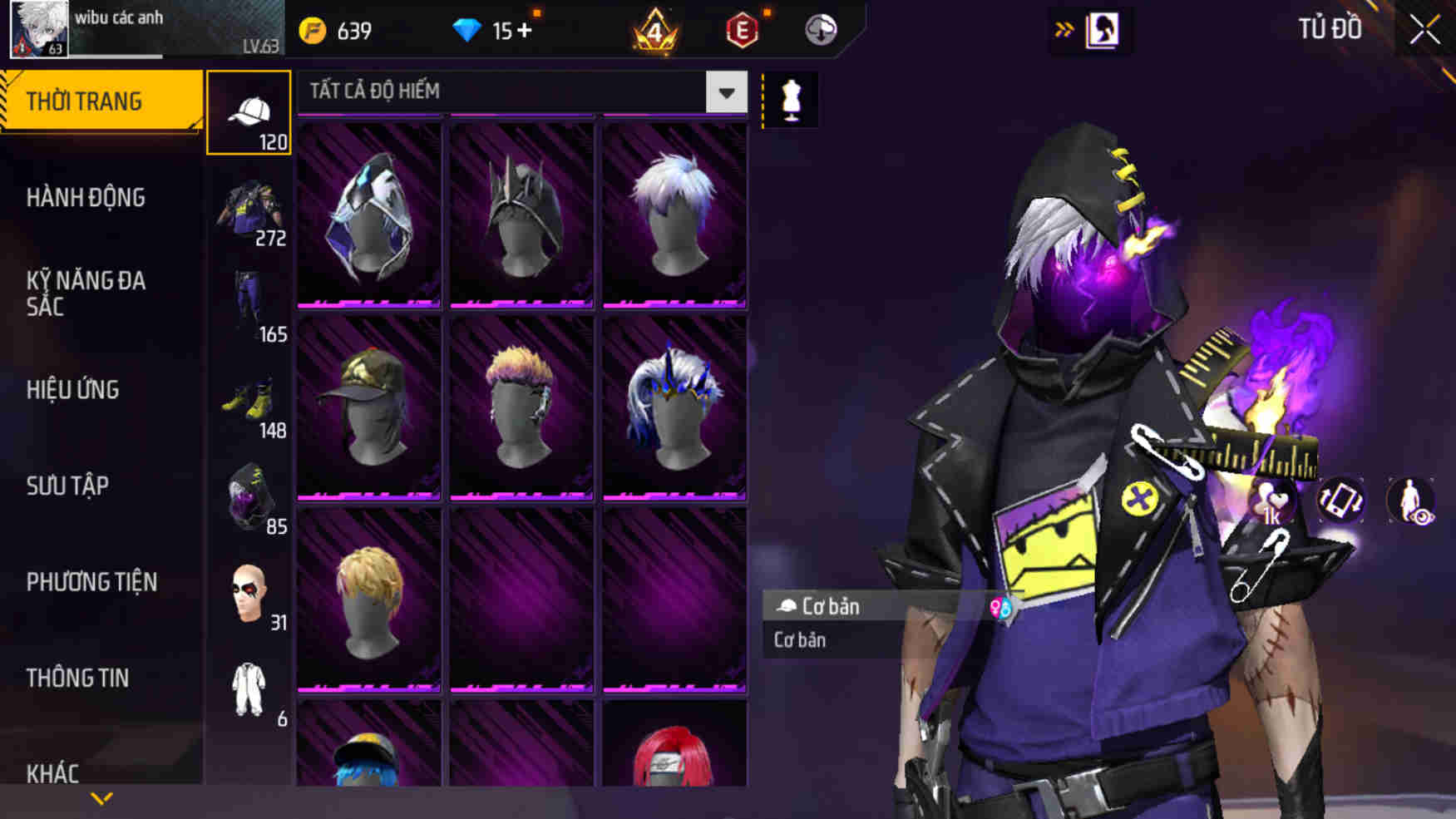
Task: Open the shoes category showing 148 items
Action: click(248, 399)
